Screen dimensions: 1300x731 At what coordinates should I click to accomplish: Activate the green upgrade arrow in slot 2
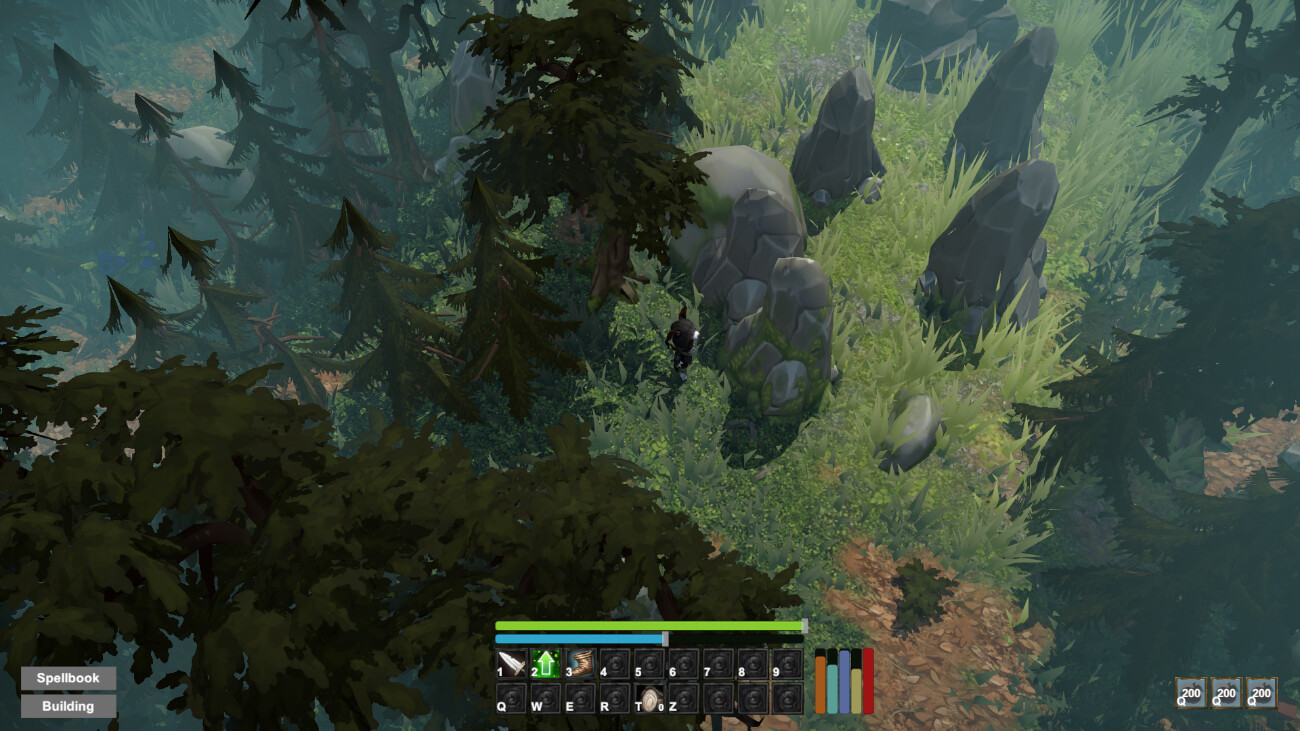(545, 662)
